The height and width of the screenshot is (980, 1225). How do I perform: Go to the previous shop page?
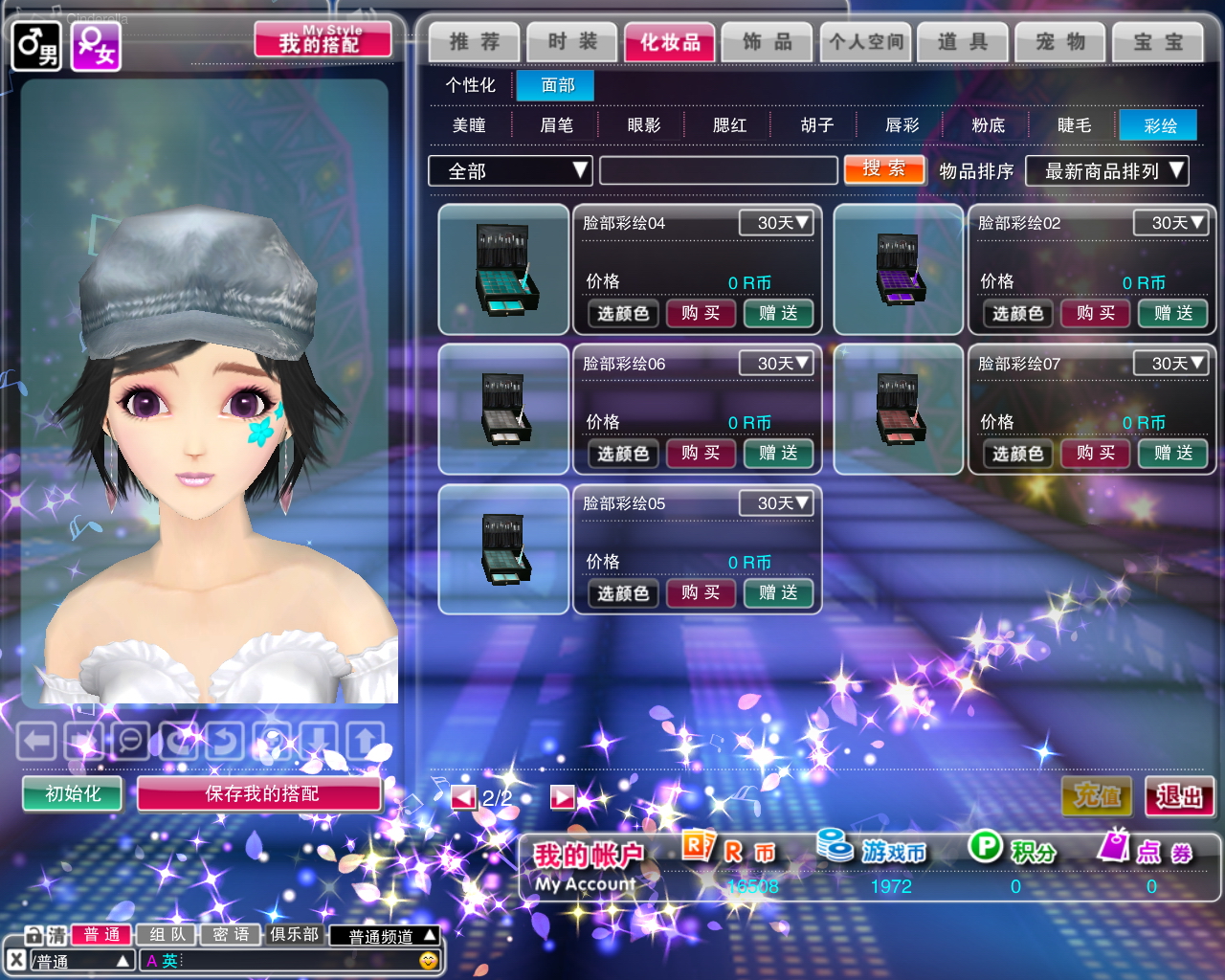pyautogui.click(x=464, y=797)
